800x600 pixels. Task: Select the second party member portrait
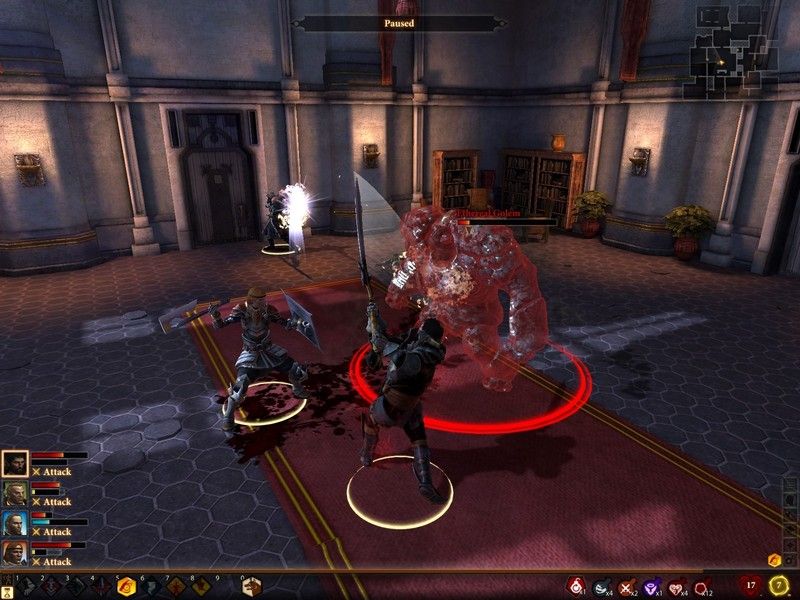tap(14, 493)
